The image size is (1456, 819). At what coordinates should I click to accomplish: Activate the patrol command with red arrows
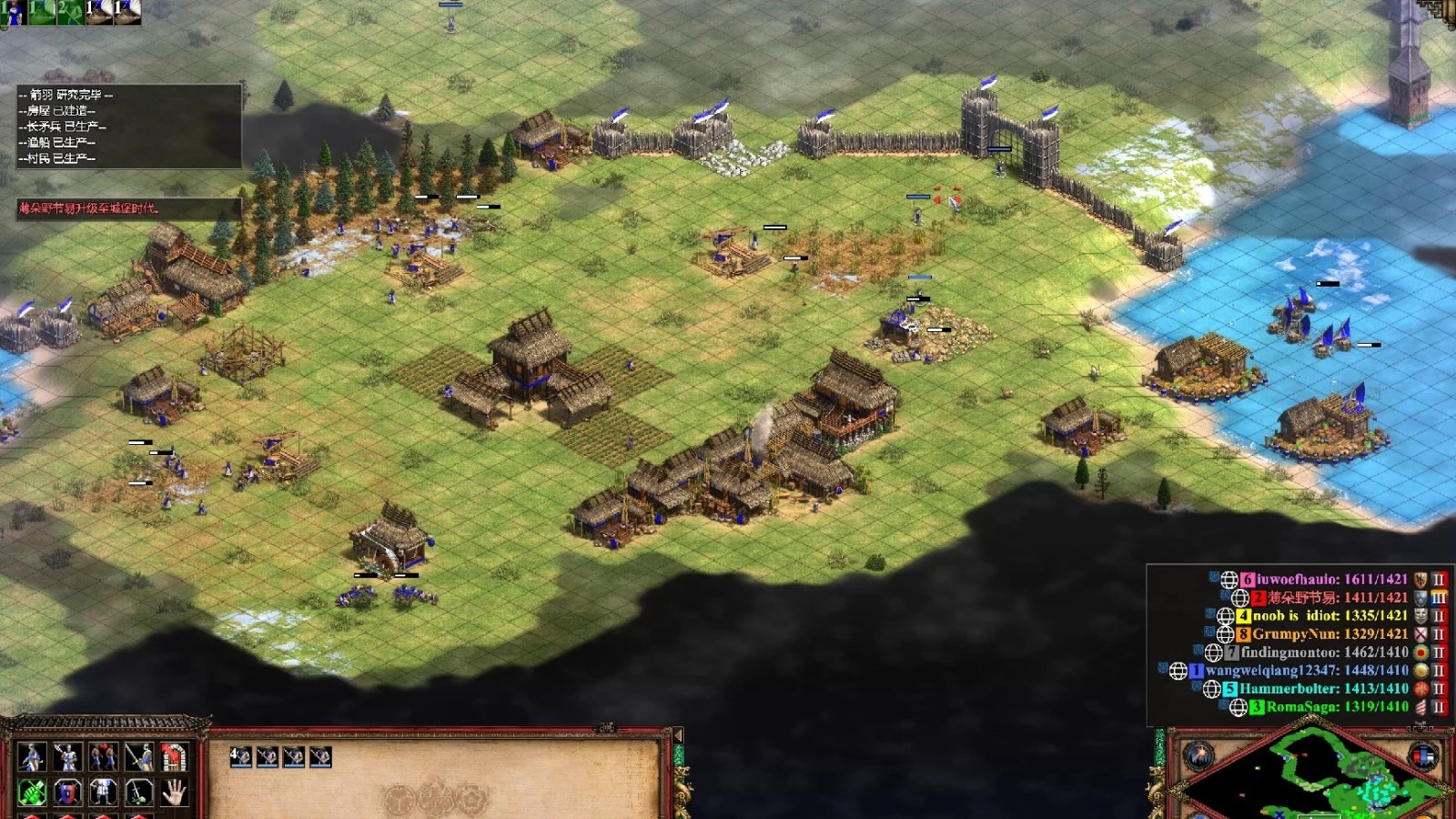click(103, 756)
